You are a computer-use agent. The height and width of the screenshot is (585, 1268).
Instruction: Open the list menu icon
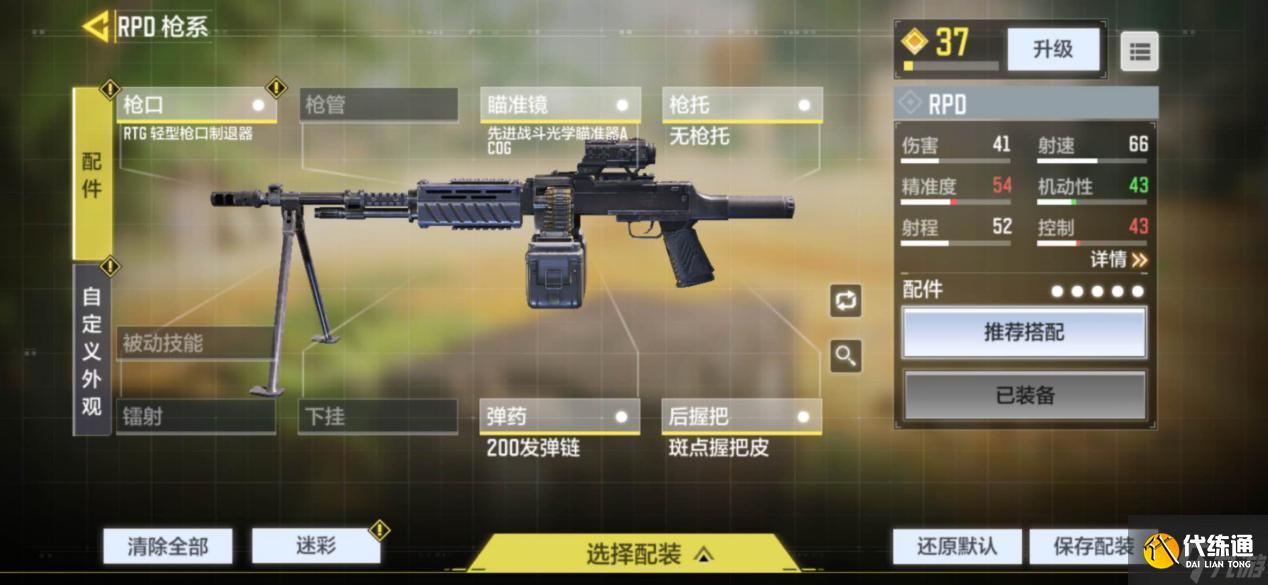tap(1139, 52)
